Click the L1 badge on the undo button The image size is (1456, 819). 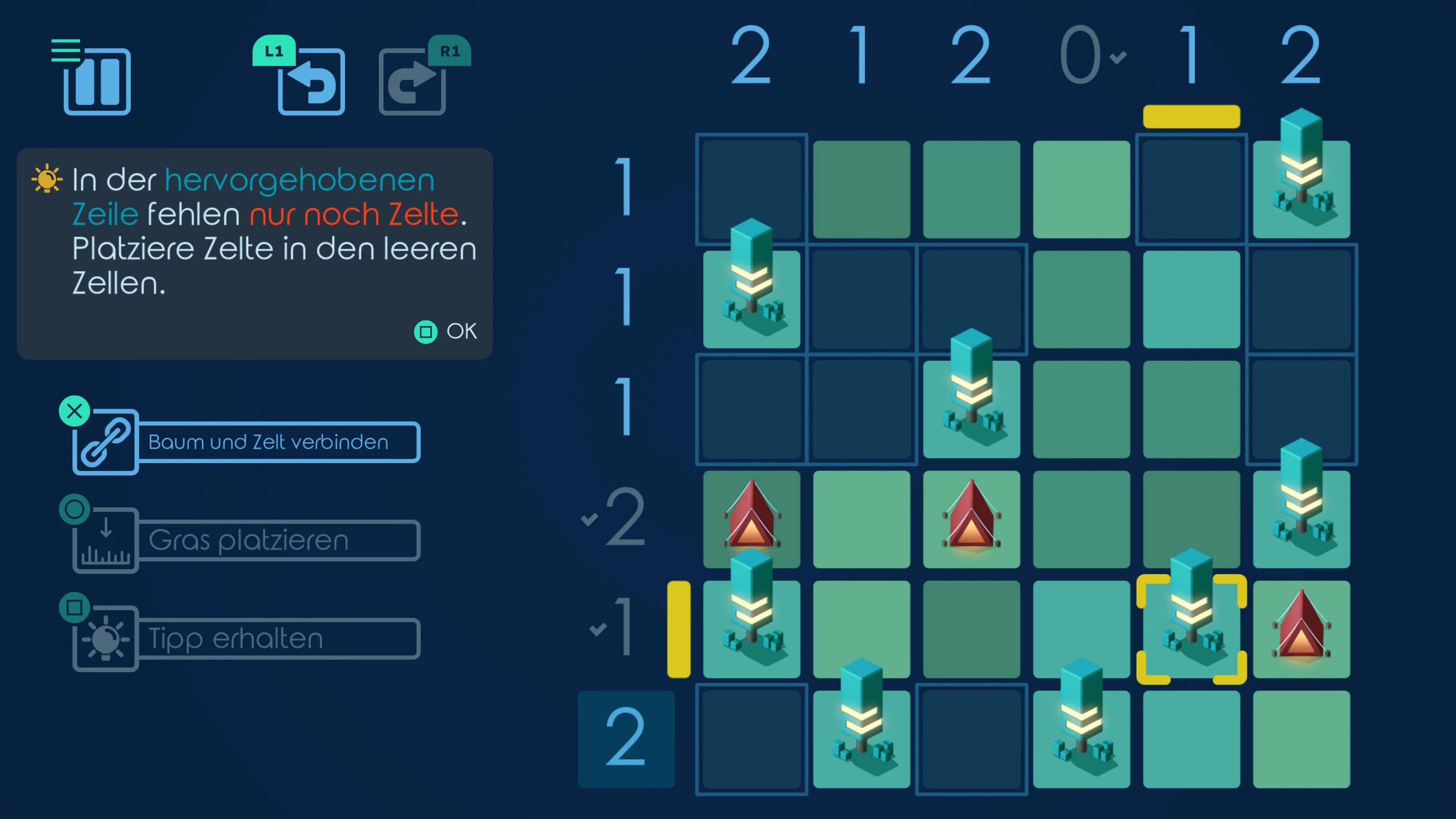tap(273, 52)
